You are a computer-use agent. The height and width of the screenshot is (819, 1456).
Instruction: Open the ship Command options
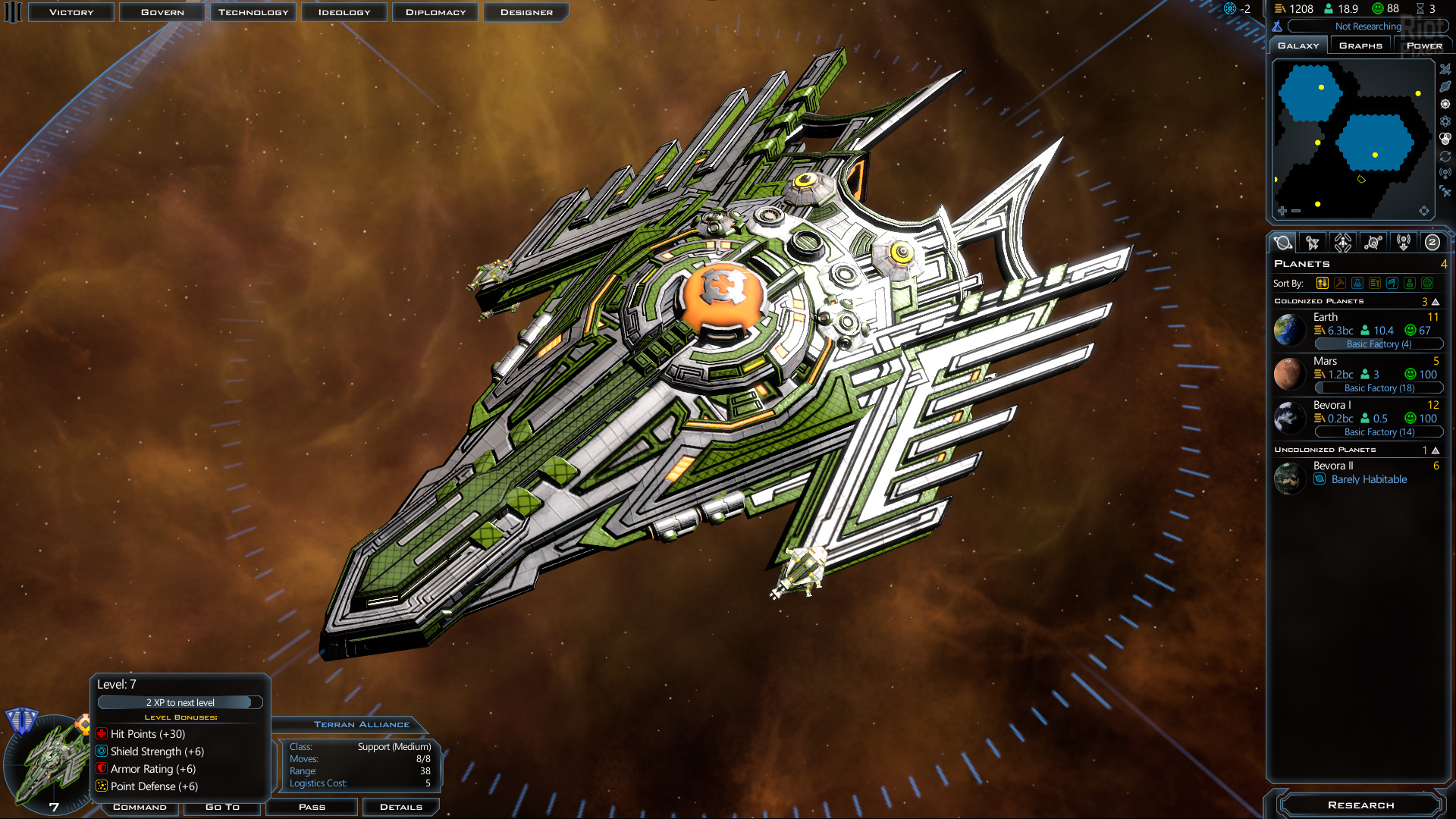click(x=140, y=807)
